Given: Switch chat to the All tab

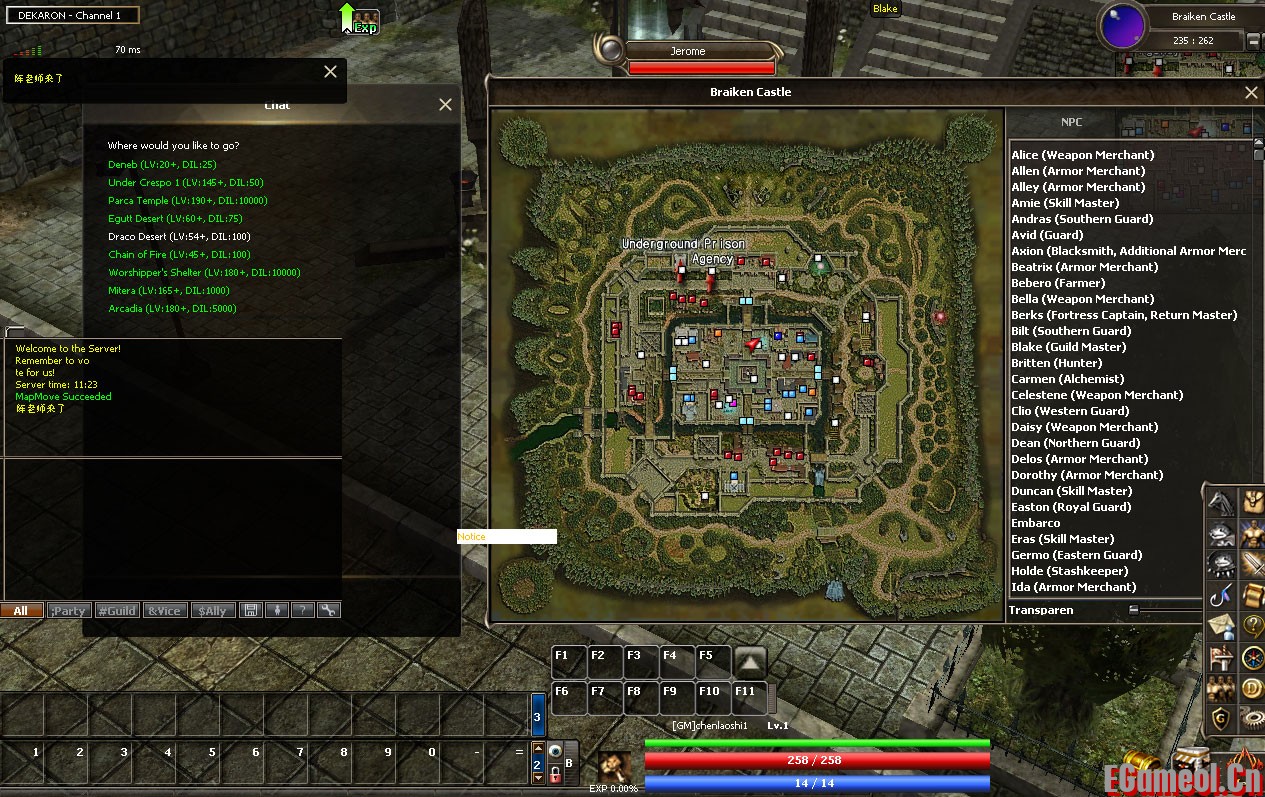Looking at the screenshot, I should coord(21,610).
